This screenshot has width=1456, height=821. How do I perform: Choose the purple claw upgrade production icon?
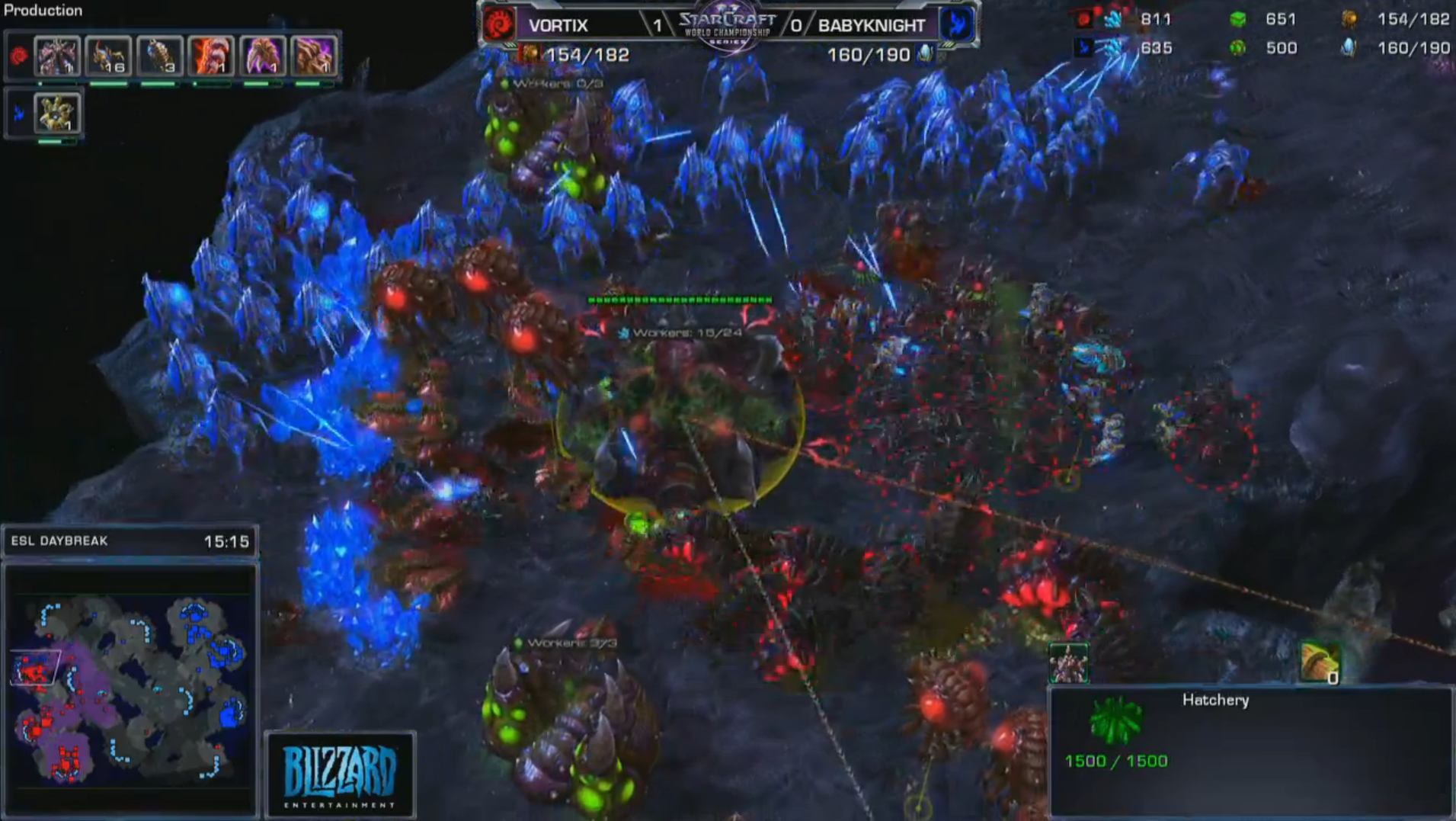click(262, 56)
